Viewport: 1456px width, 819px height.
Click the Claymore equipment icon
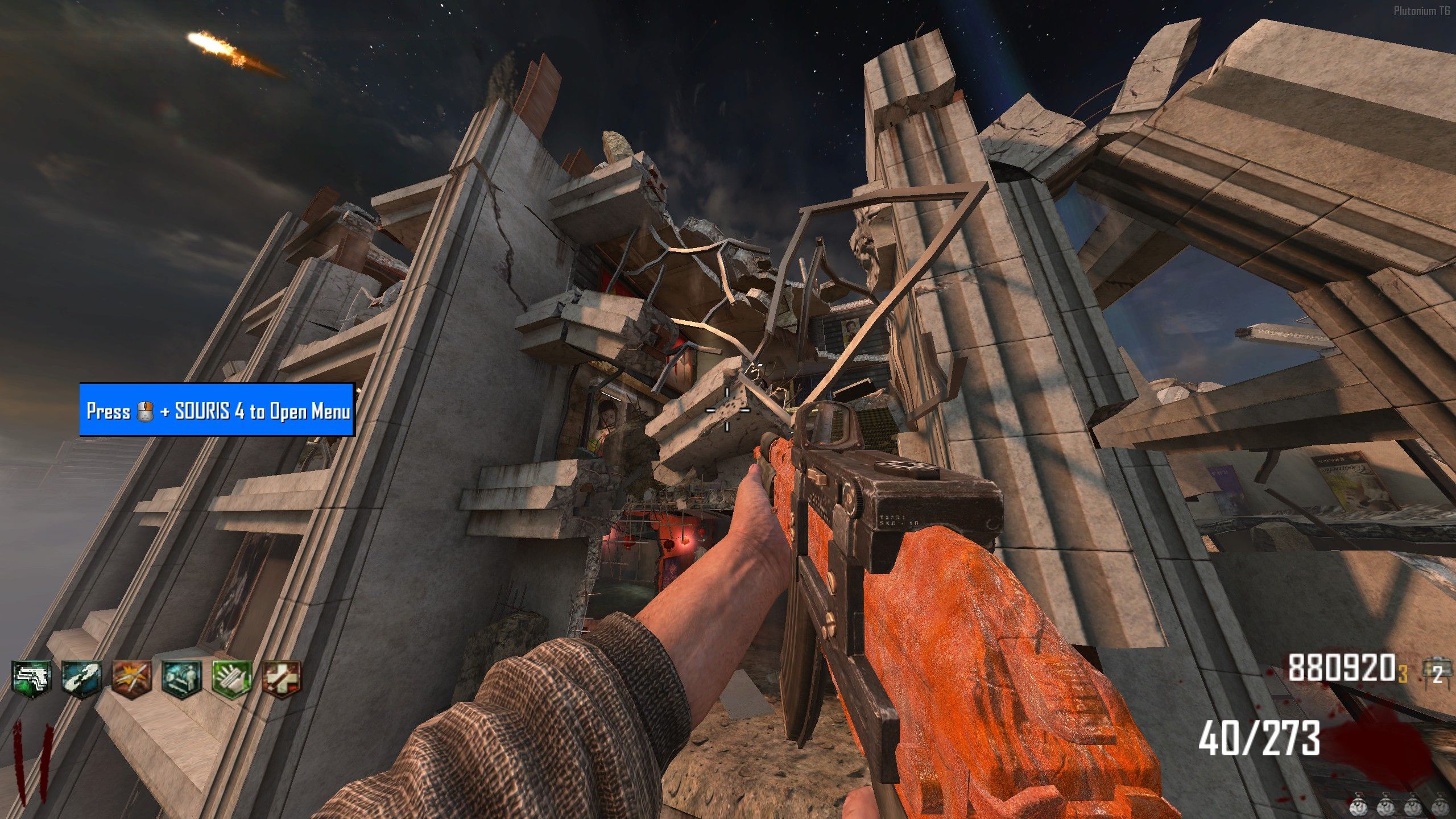tap(1433, 671)
